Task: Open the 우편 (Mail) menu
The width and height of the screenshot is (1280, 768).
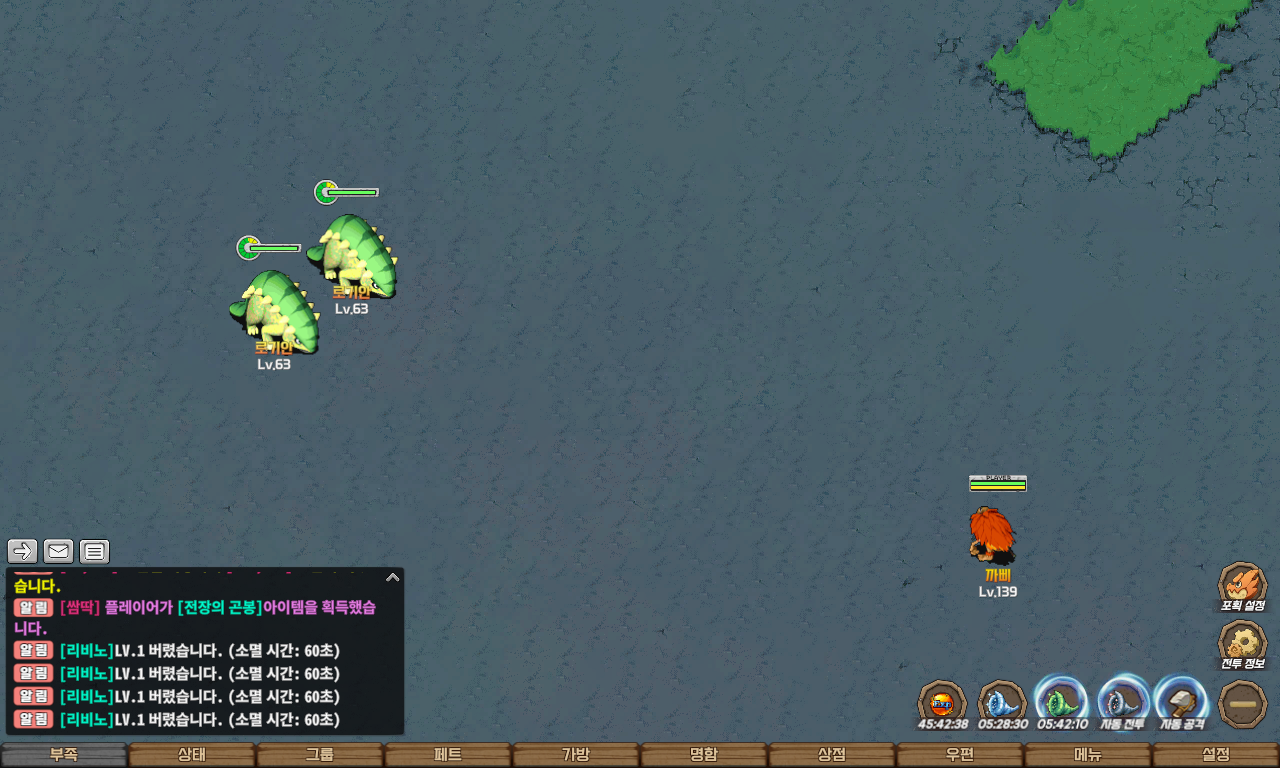Action: 960,755
